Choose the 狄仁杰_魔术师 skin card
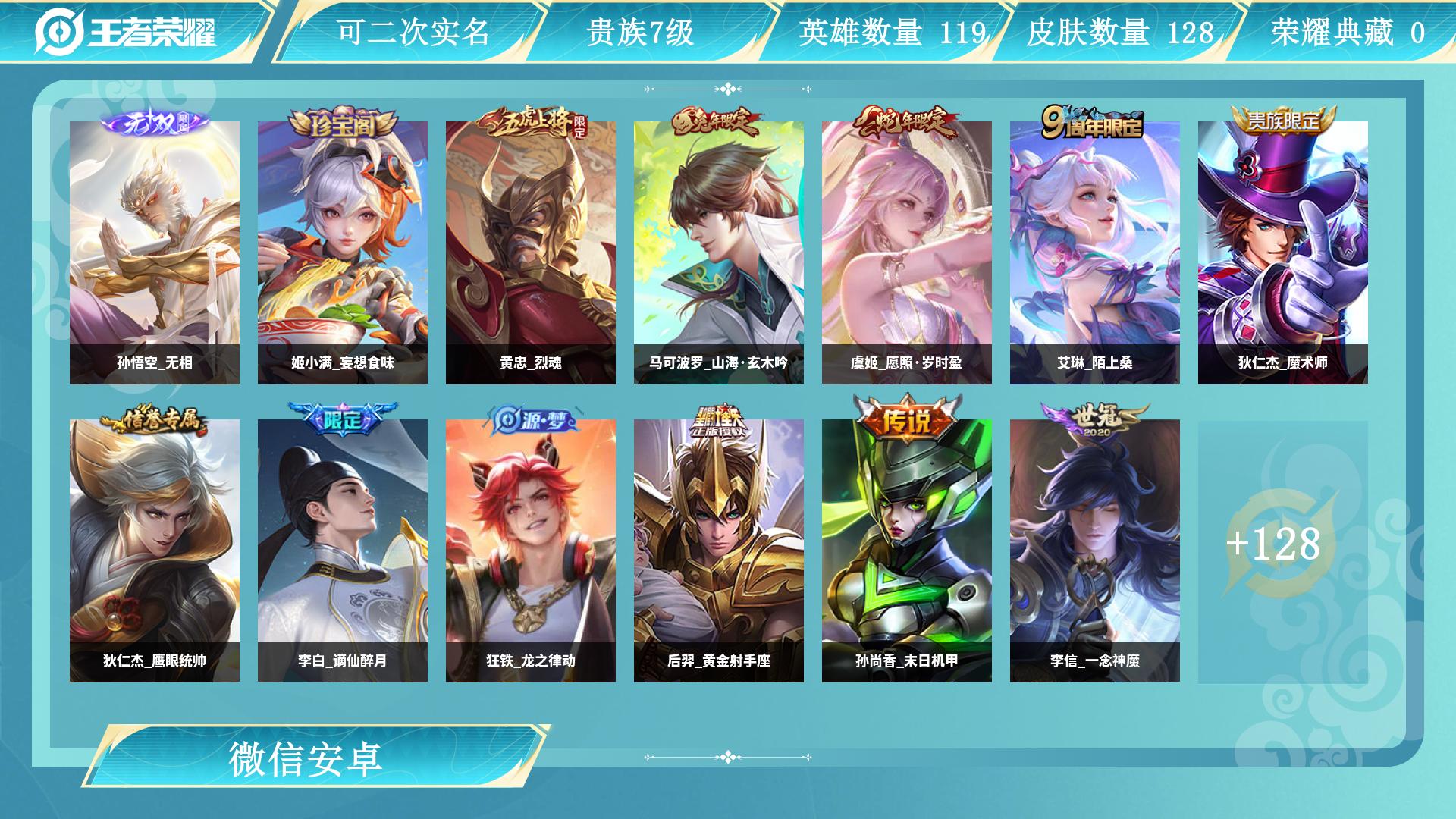1456x819 pixels. tap(1283, 253)
